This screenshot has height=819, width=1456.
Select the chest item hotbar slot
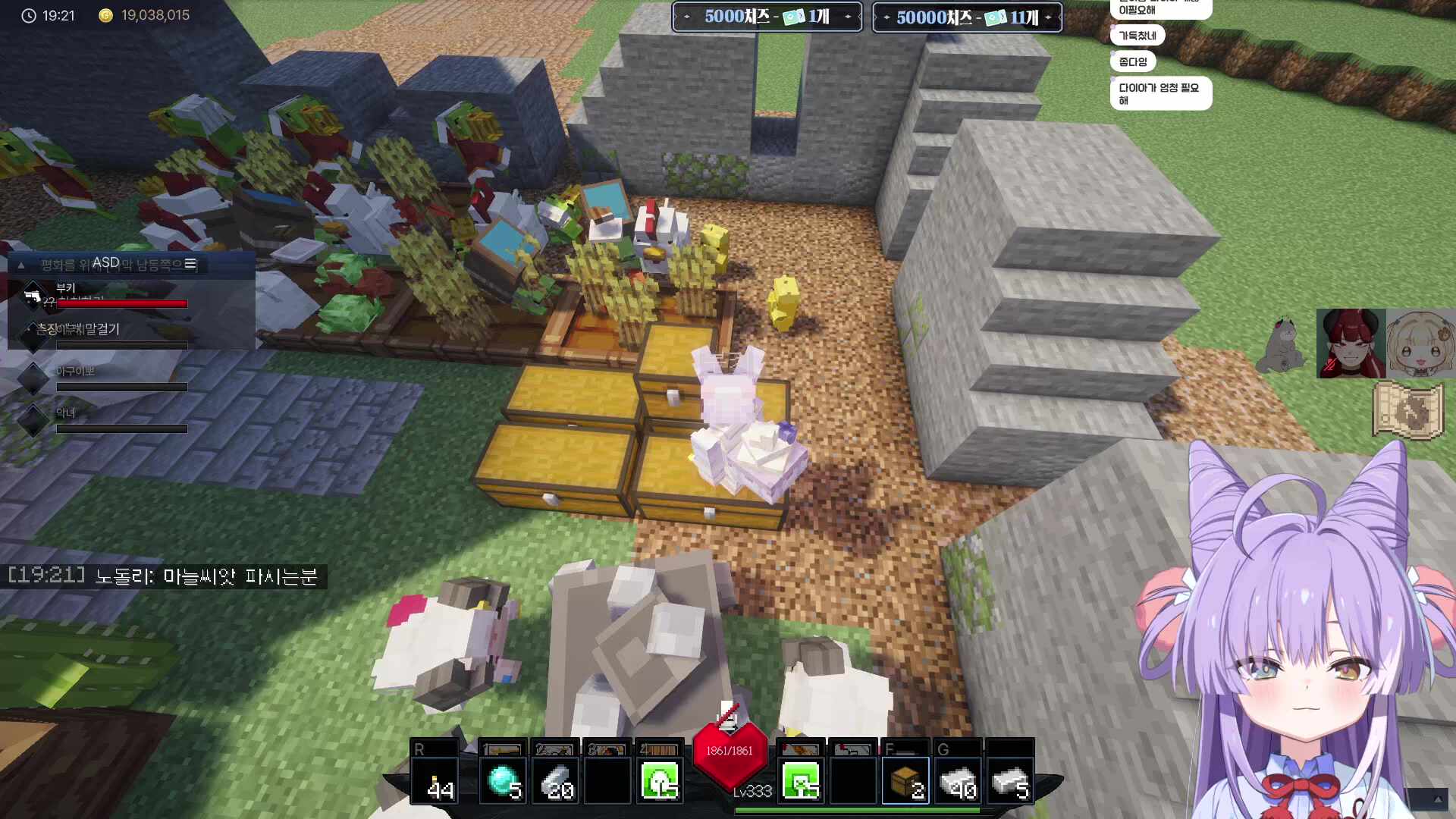[905, 780]
